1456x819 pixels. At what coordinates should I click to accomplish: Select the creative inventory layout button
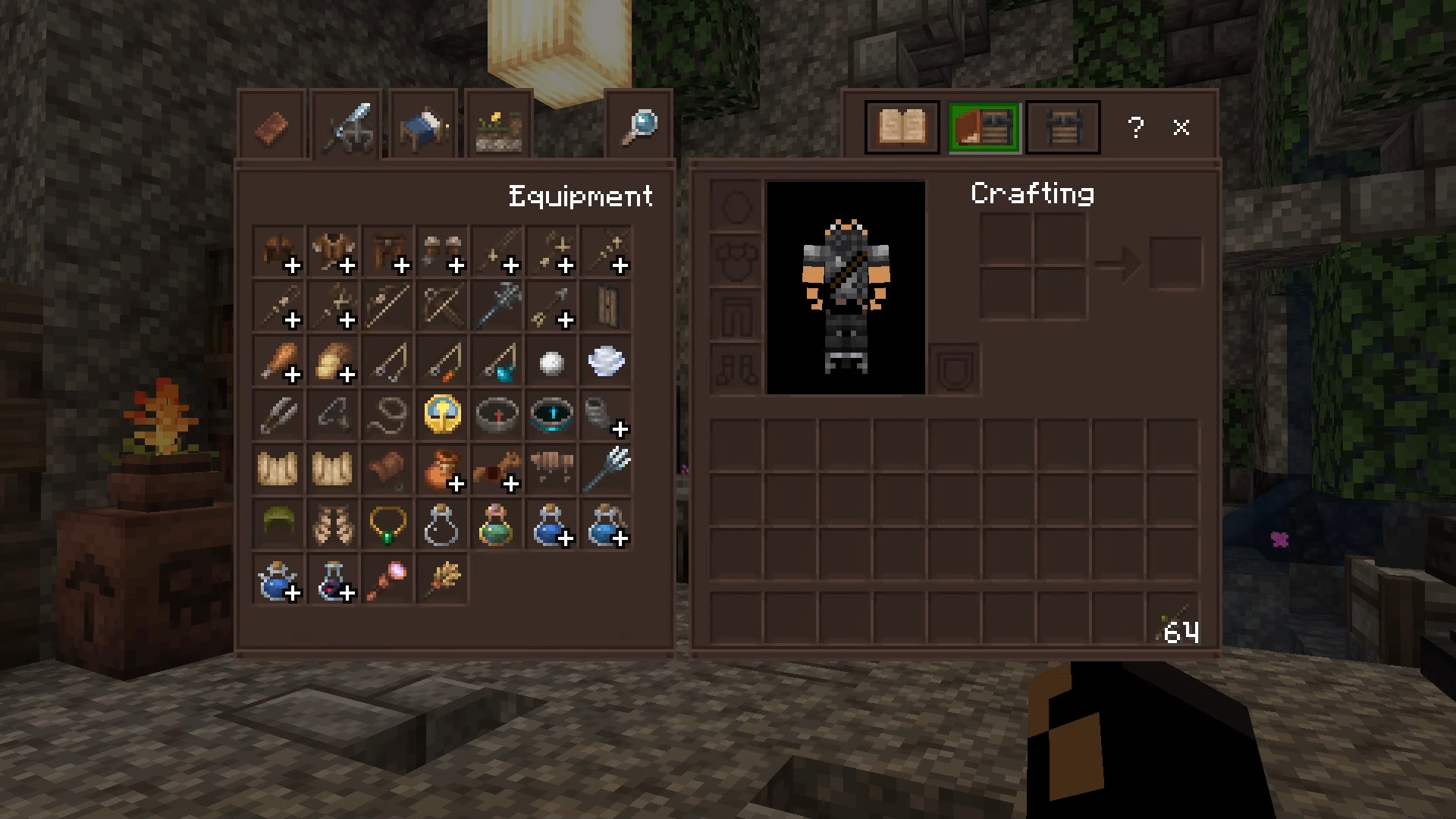pyautogui.click(x=984, y=127)
